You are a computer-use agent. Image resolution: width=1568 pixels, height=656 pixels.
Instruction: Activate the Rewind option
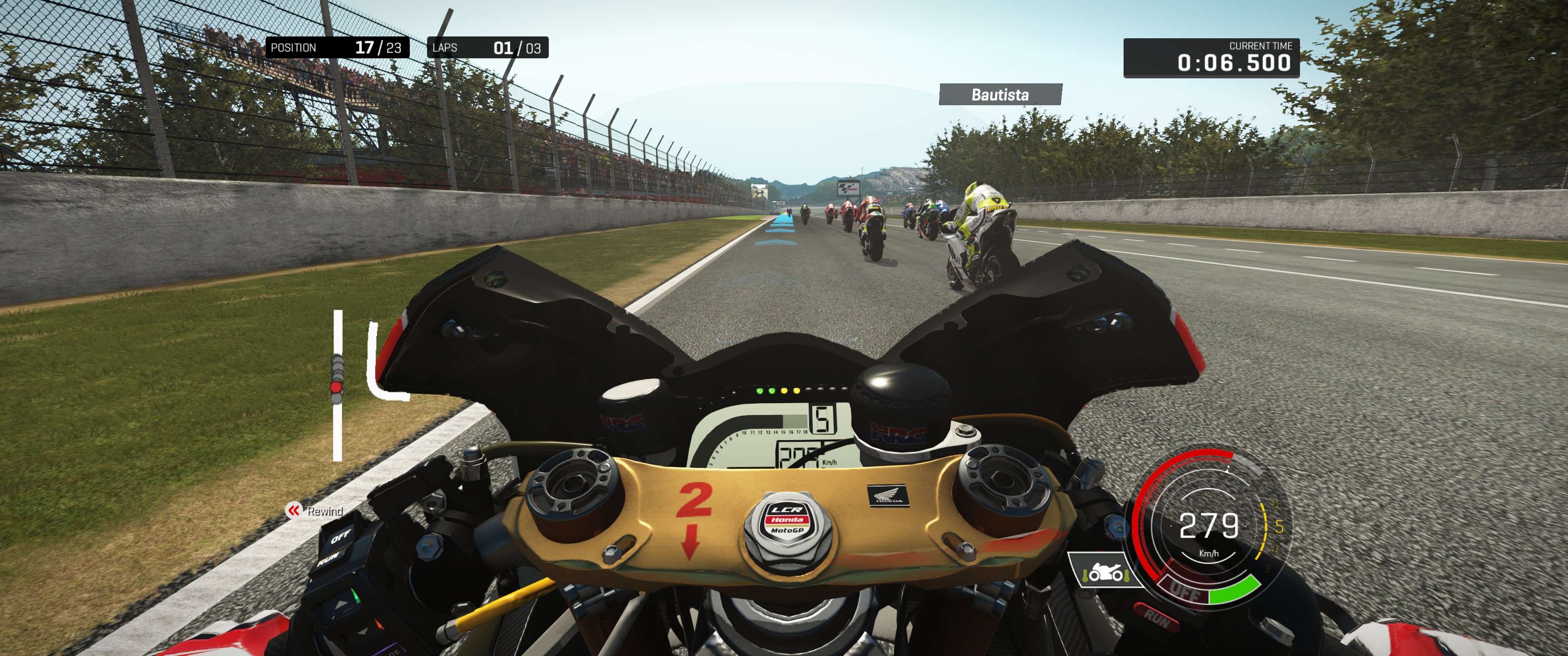pyautogui.click(x=315, y=511)
